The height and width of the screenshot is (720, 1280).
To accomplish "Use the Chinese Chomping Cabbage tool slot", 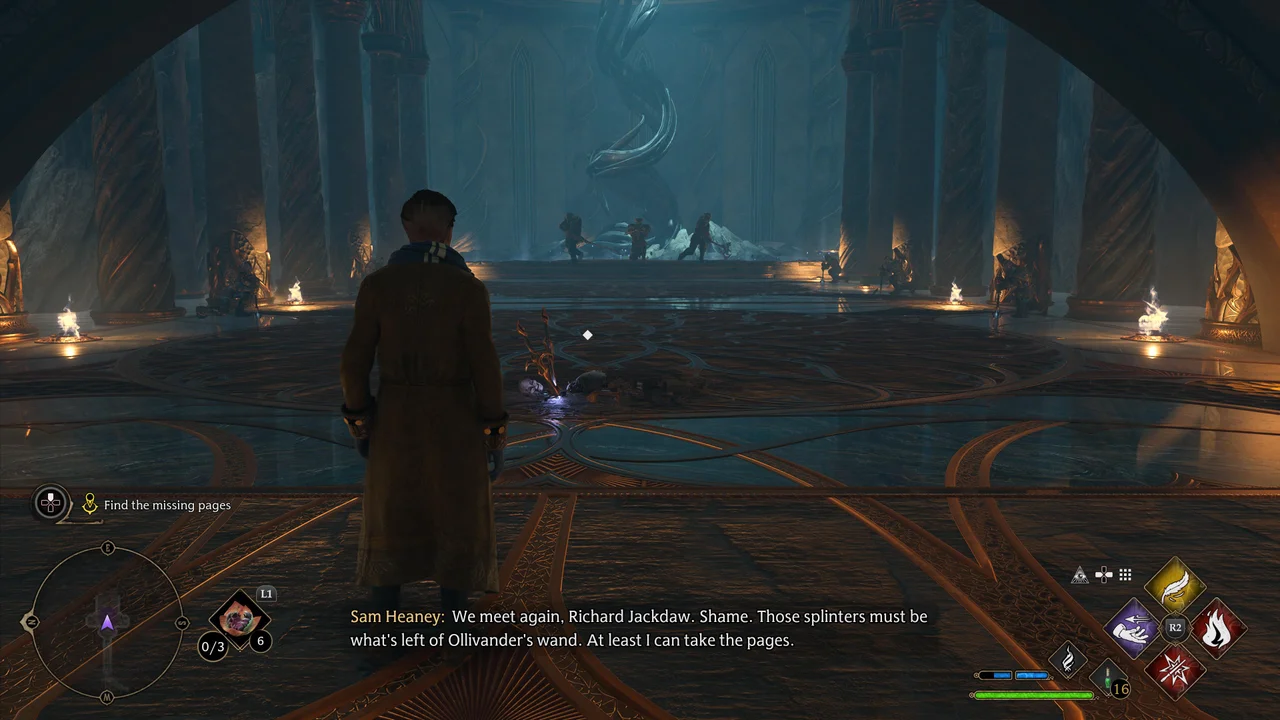I will click(239, 620).
